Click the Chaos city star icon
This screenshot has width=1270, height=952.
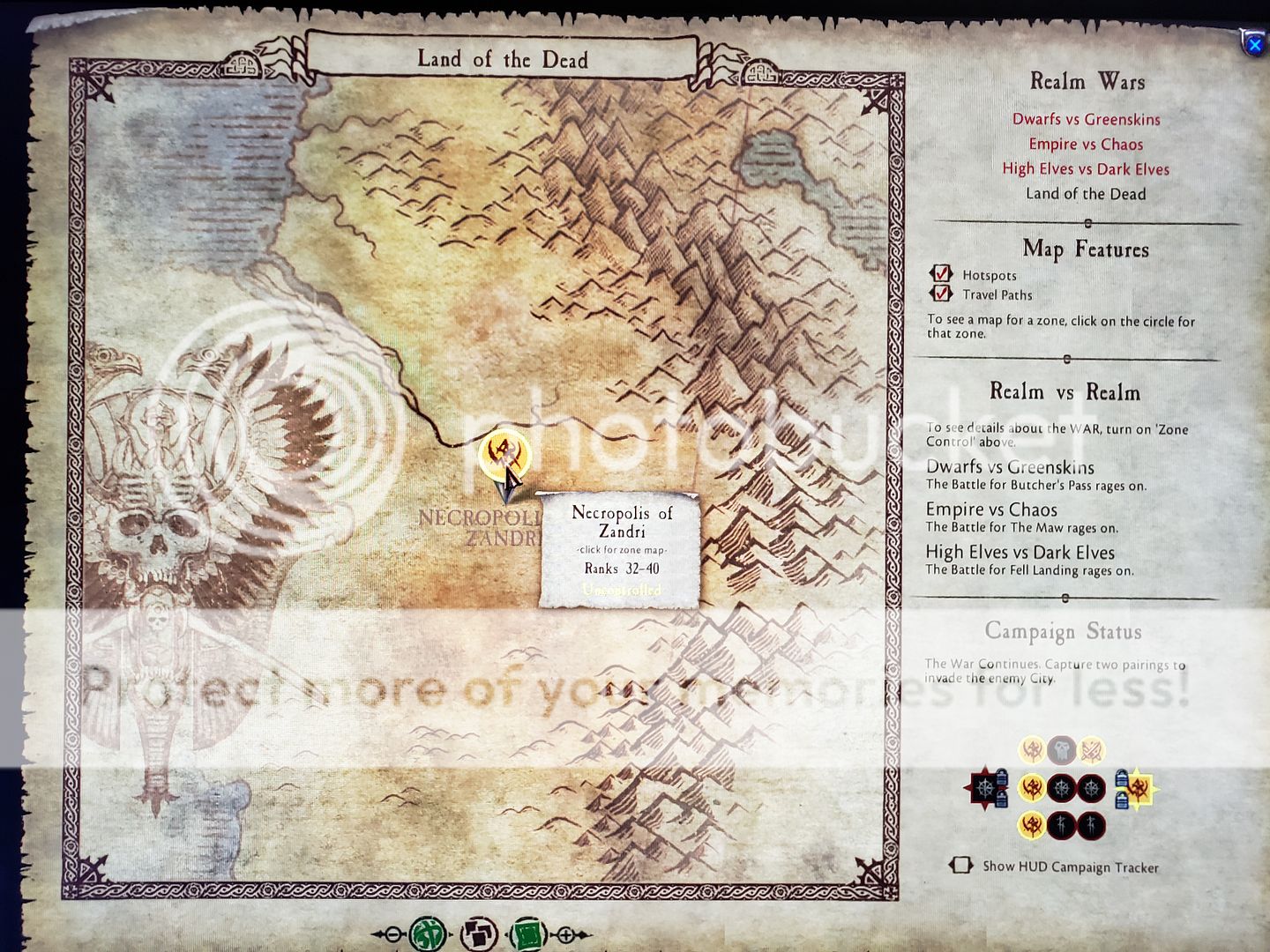click(x=983, y=787)
